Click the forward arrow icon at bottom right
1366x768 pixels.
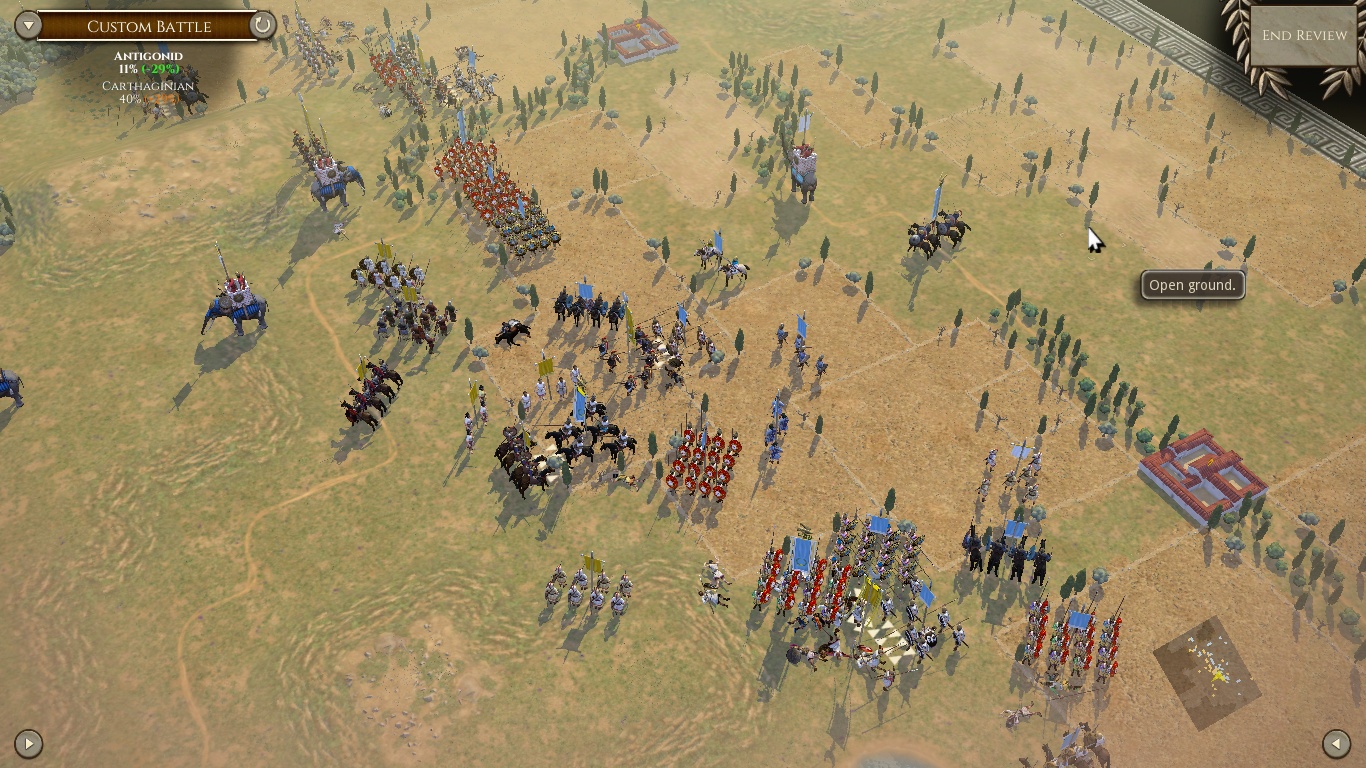pyautogui.click(x=1337, y=743)
